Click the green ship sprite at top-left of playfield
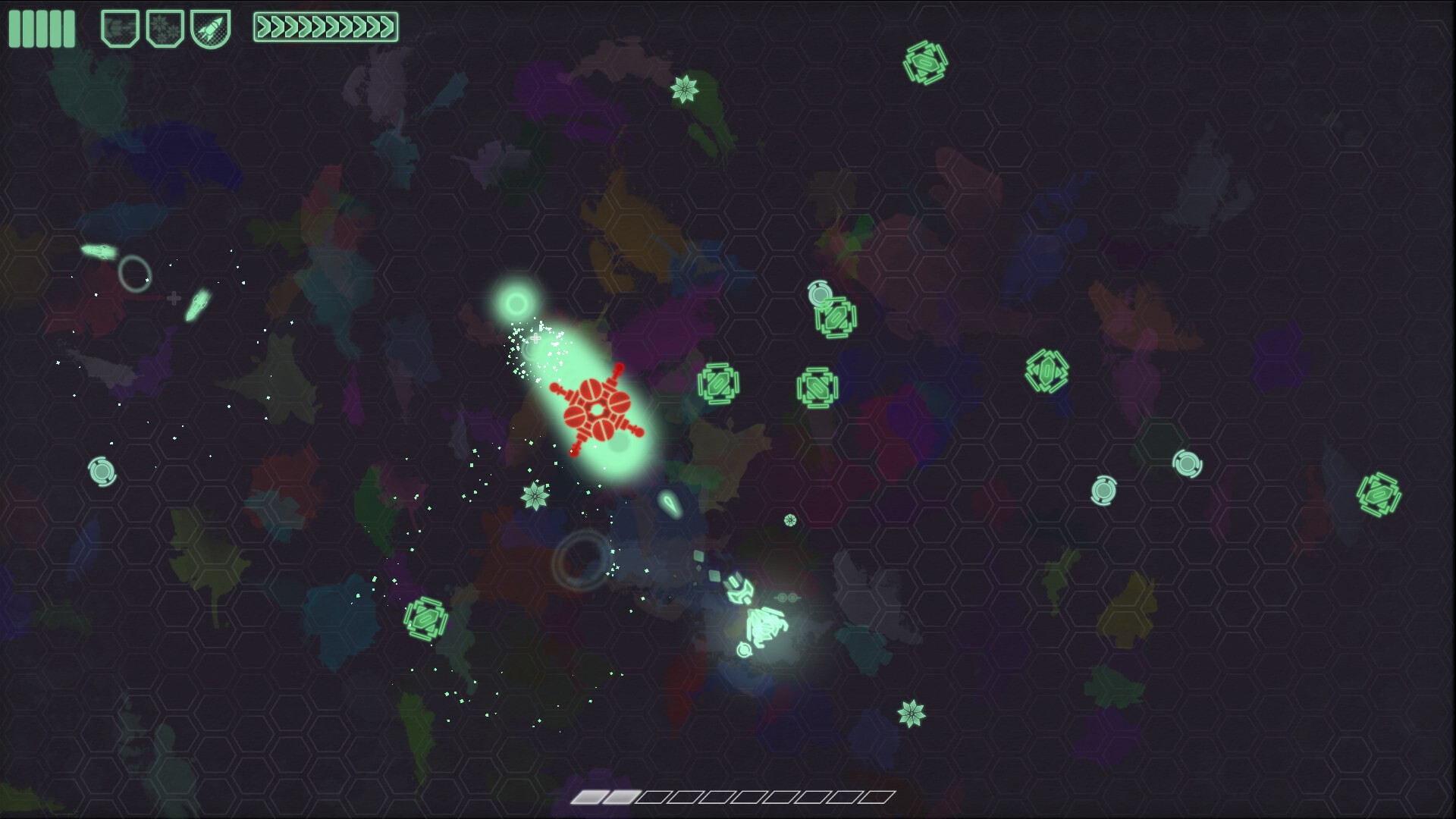Image resolution: width=1456 pixels, height=819 pixels. click(99, 253)
